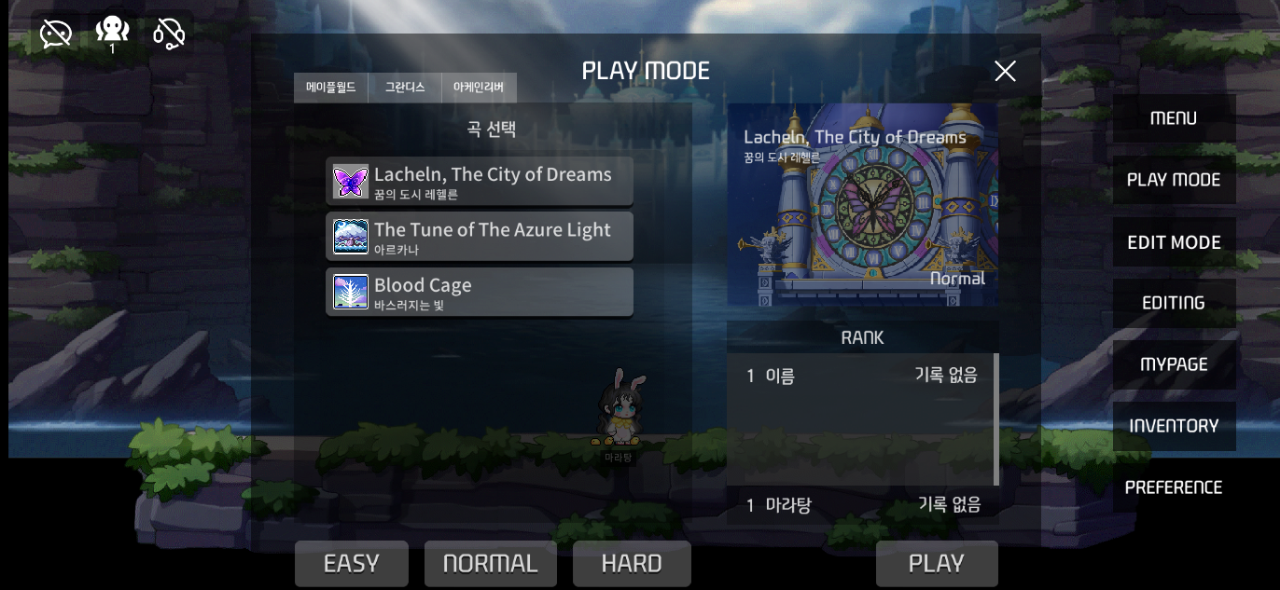The width and height of the screenshot is (1280, 590).
Task: Set difficulty to EASY
Action: [351, 564]
